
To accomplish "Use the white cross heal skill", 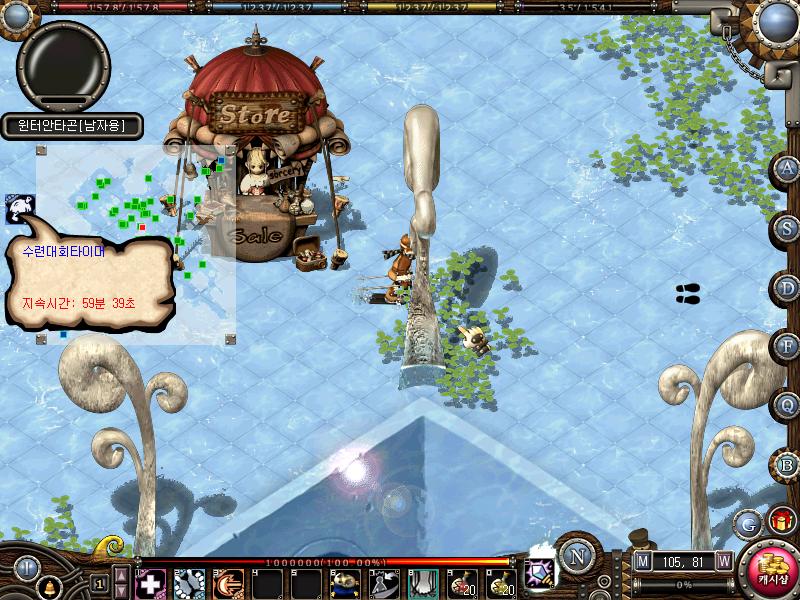I will tap(150, 583).
